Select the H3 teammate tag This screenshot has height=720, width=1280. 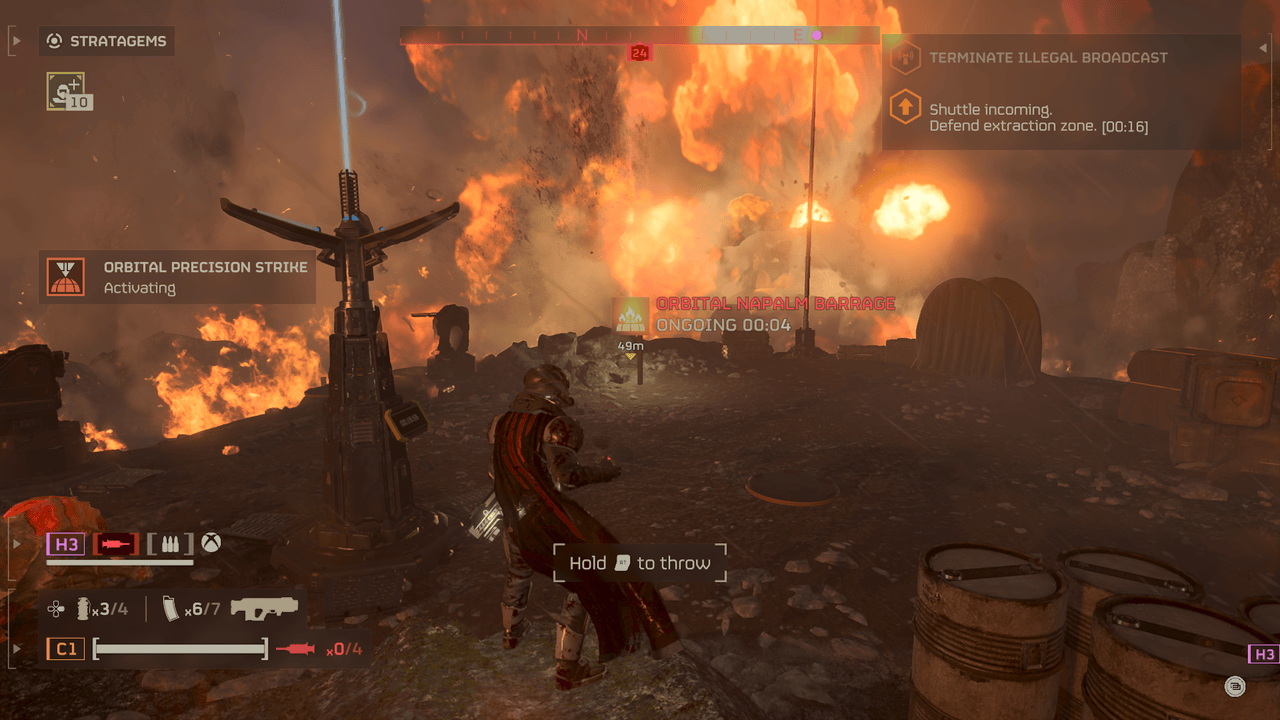[x=67, y=544]
